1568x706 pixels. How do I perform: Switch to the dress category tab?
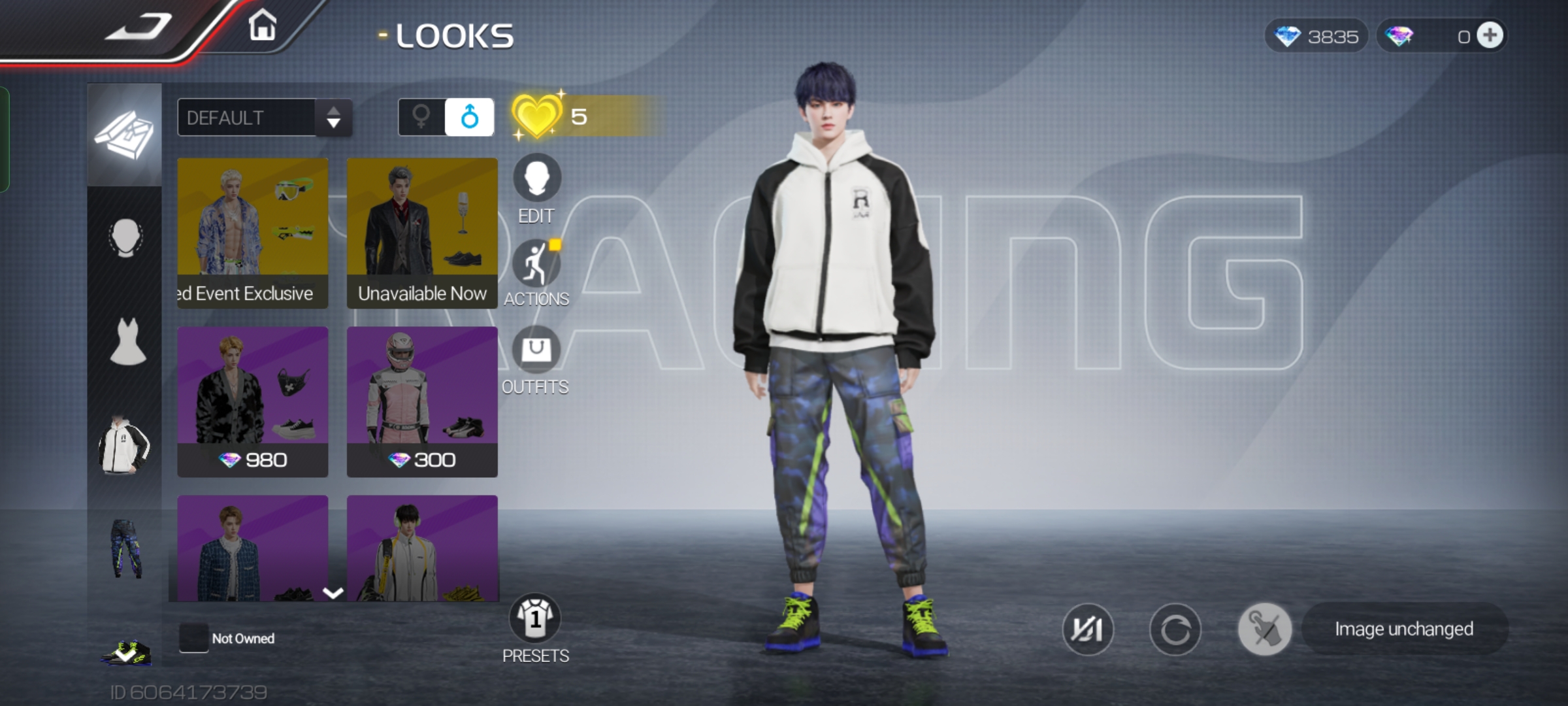127,341
